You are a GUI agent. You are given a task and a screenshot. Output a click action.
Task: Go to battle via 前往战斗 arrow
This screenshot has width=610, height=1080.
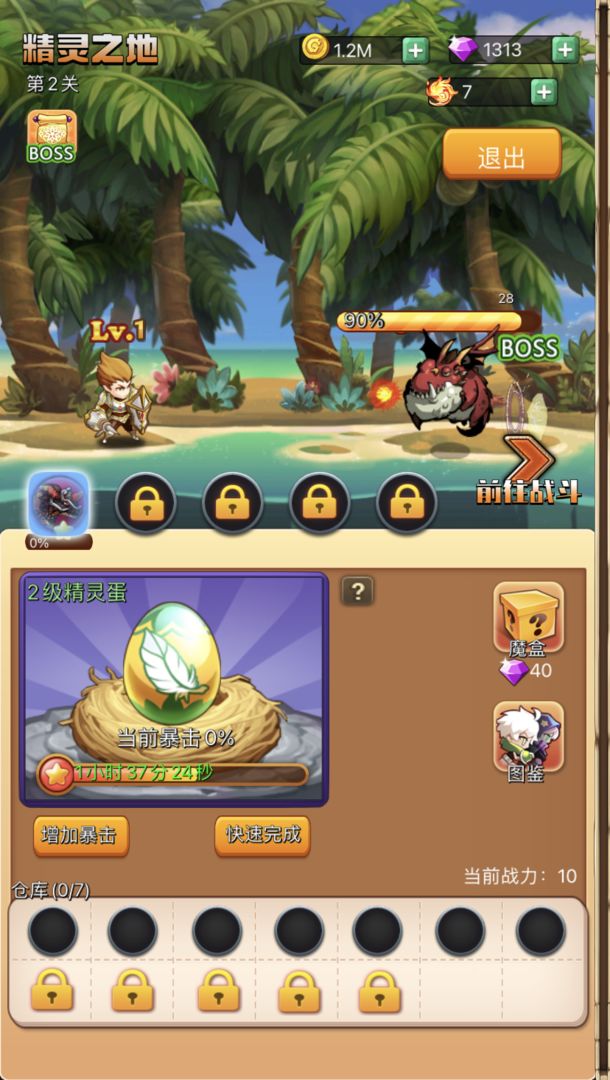(x=528, y=469)
